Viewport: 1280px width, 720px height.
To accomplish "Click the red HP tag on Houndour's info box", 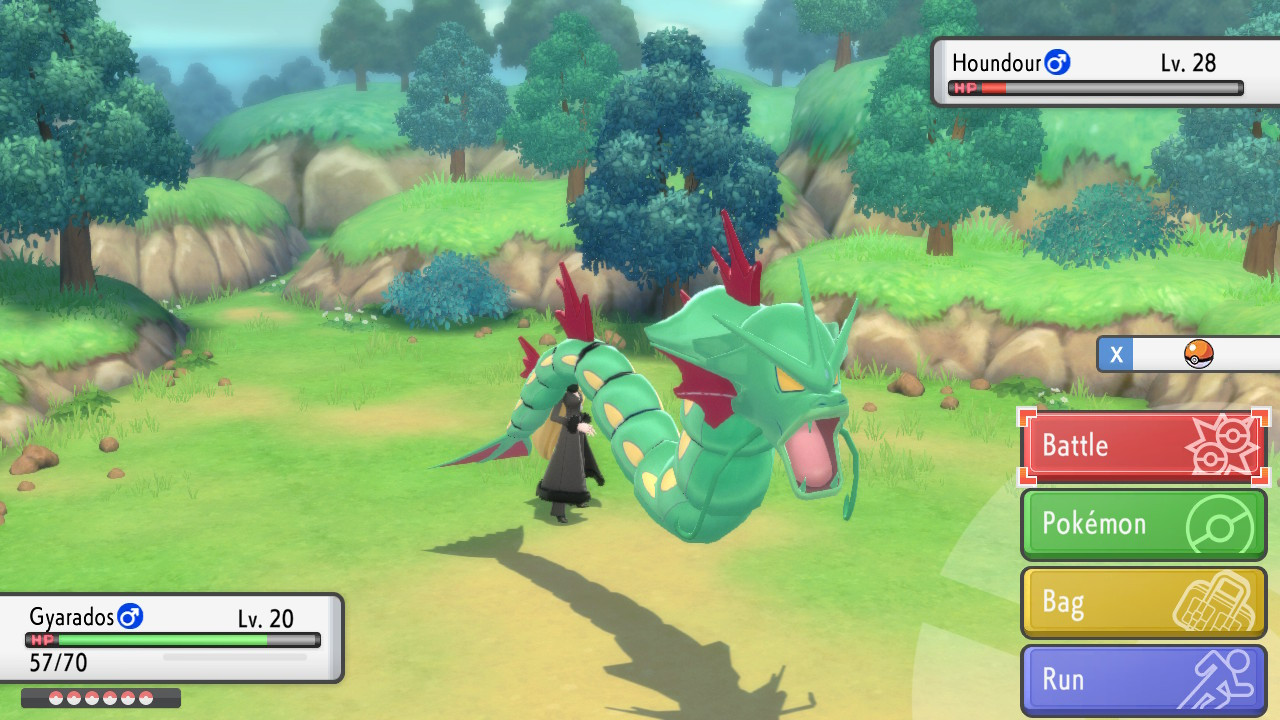I will point(966,88).
